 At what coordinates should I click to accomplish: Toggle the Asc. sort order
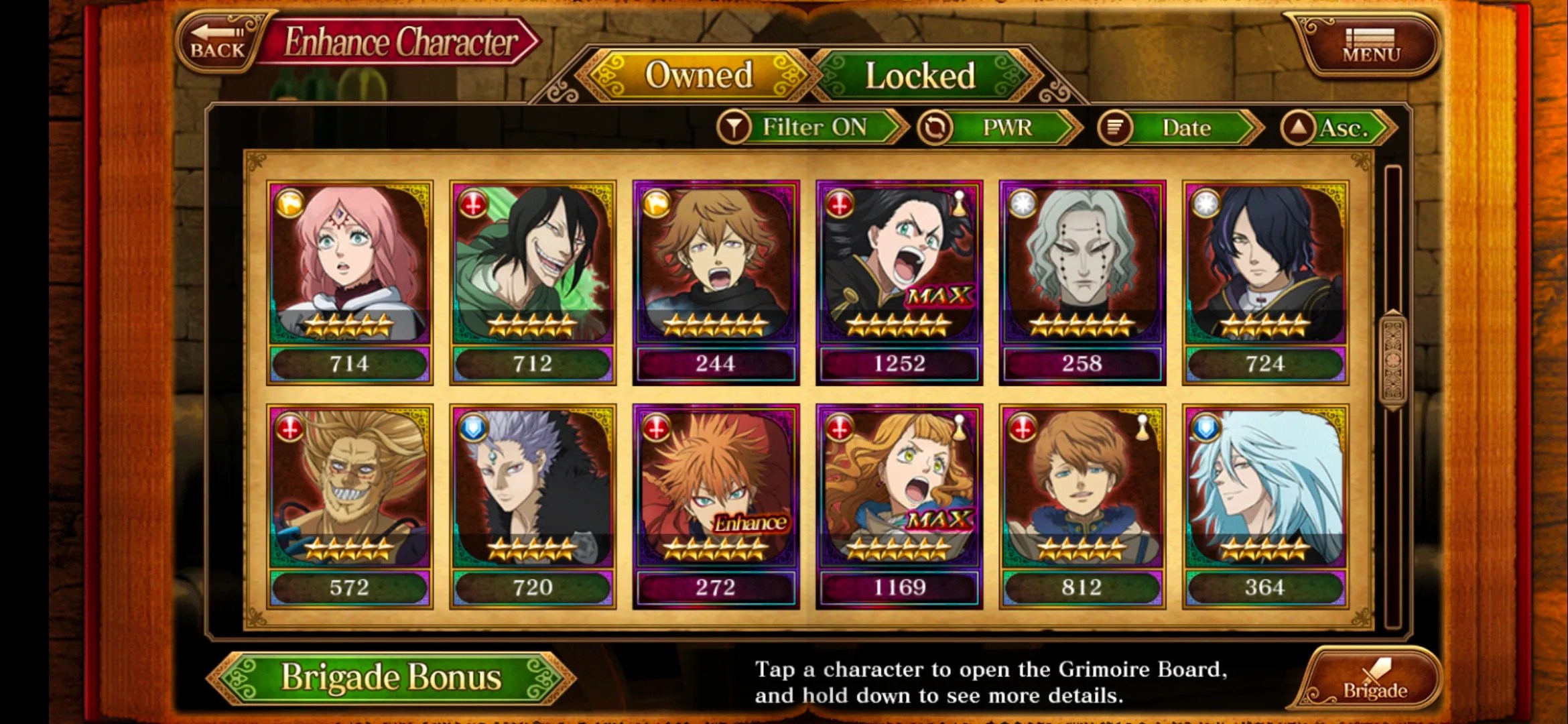pos(1337,127)
